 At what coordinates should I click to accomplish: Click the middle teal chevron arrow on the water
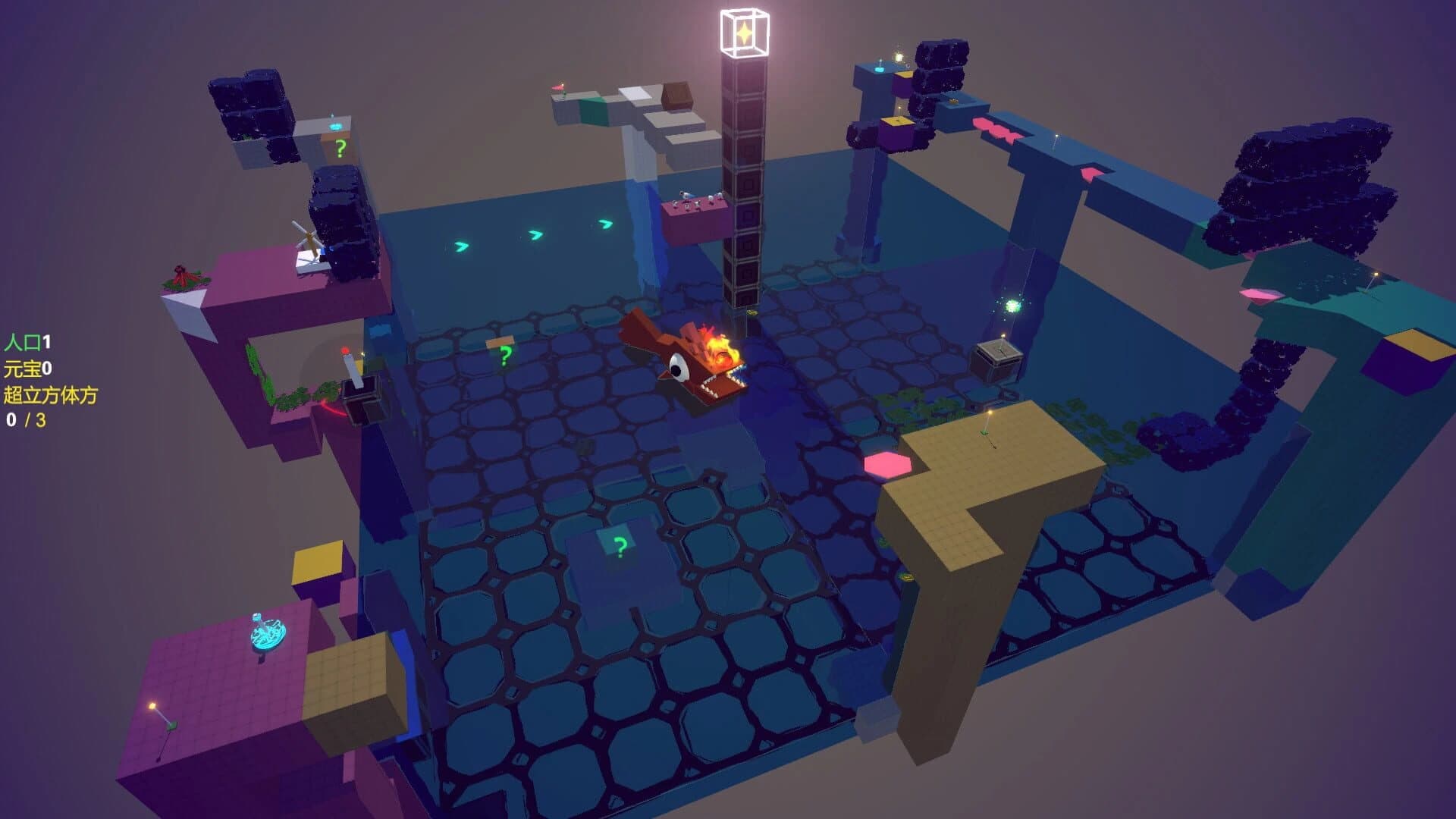click(535, 235)
